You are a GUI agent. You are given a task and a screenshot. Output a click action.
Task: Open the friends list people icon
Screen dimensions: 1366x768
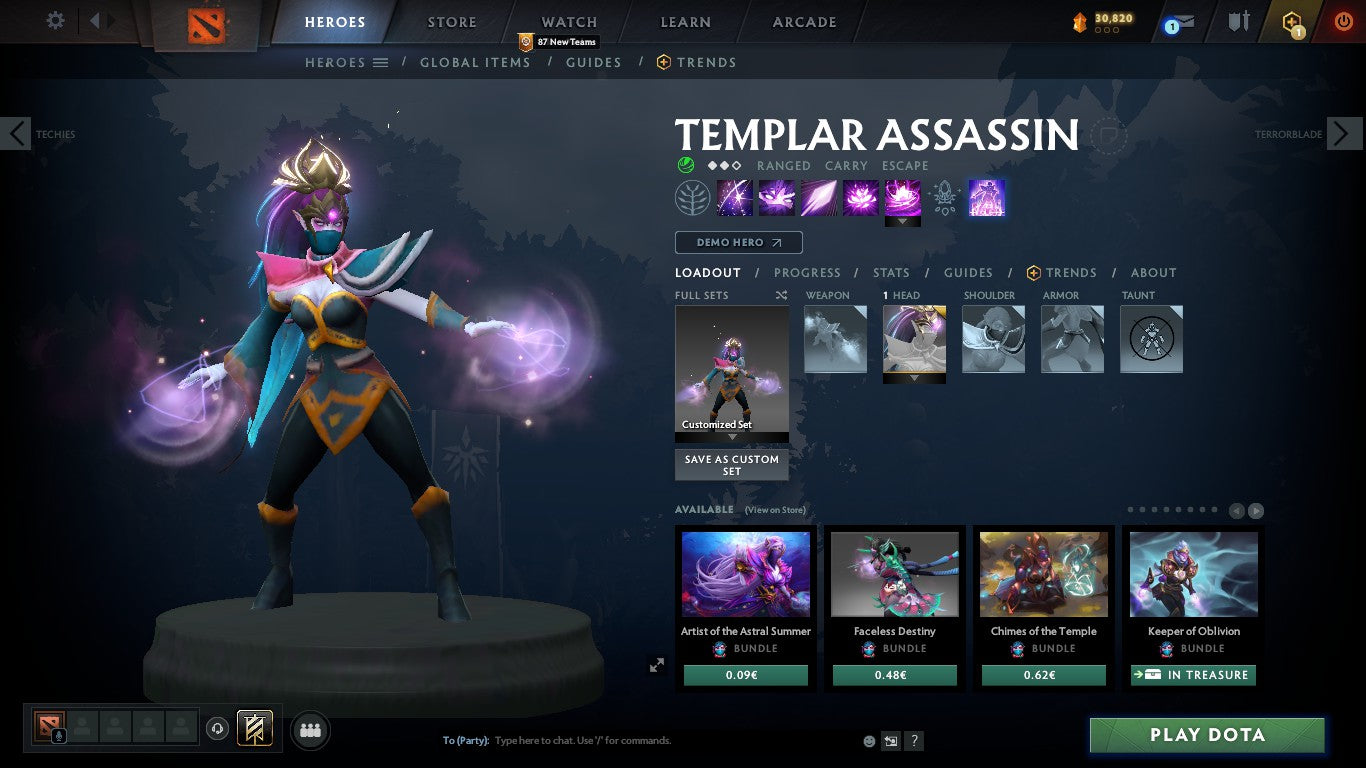tap(311, 729)
